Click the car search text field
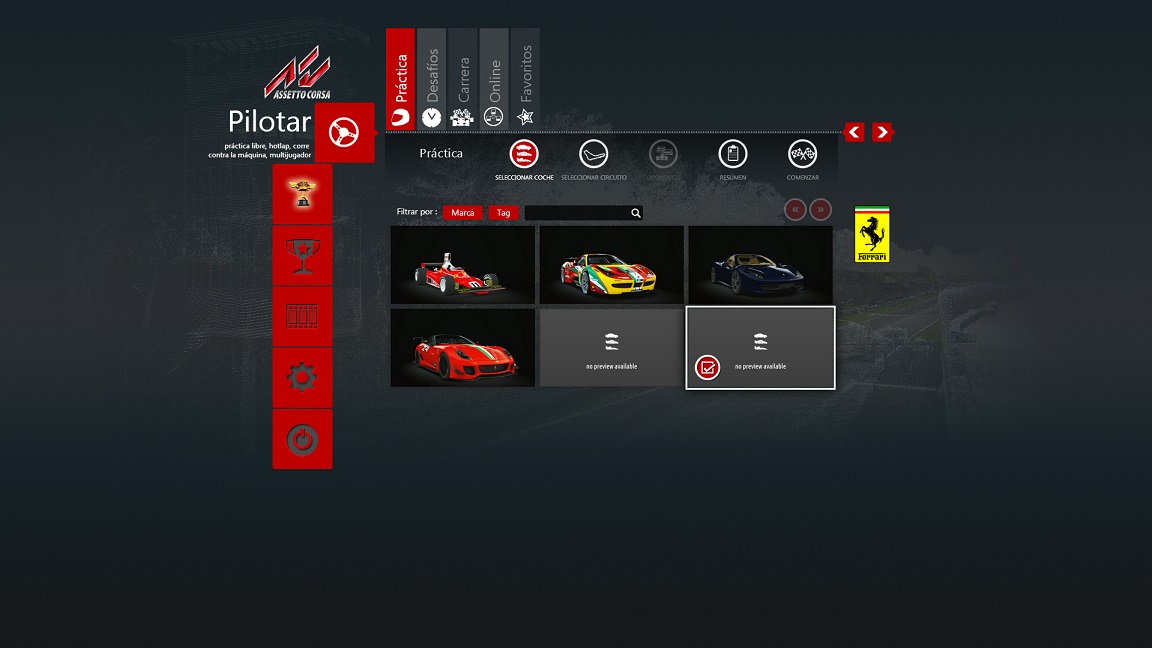Viewport: 1152px width, 648px height. click(577, 213)
